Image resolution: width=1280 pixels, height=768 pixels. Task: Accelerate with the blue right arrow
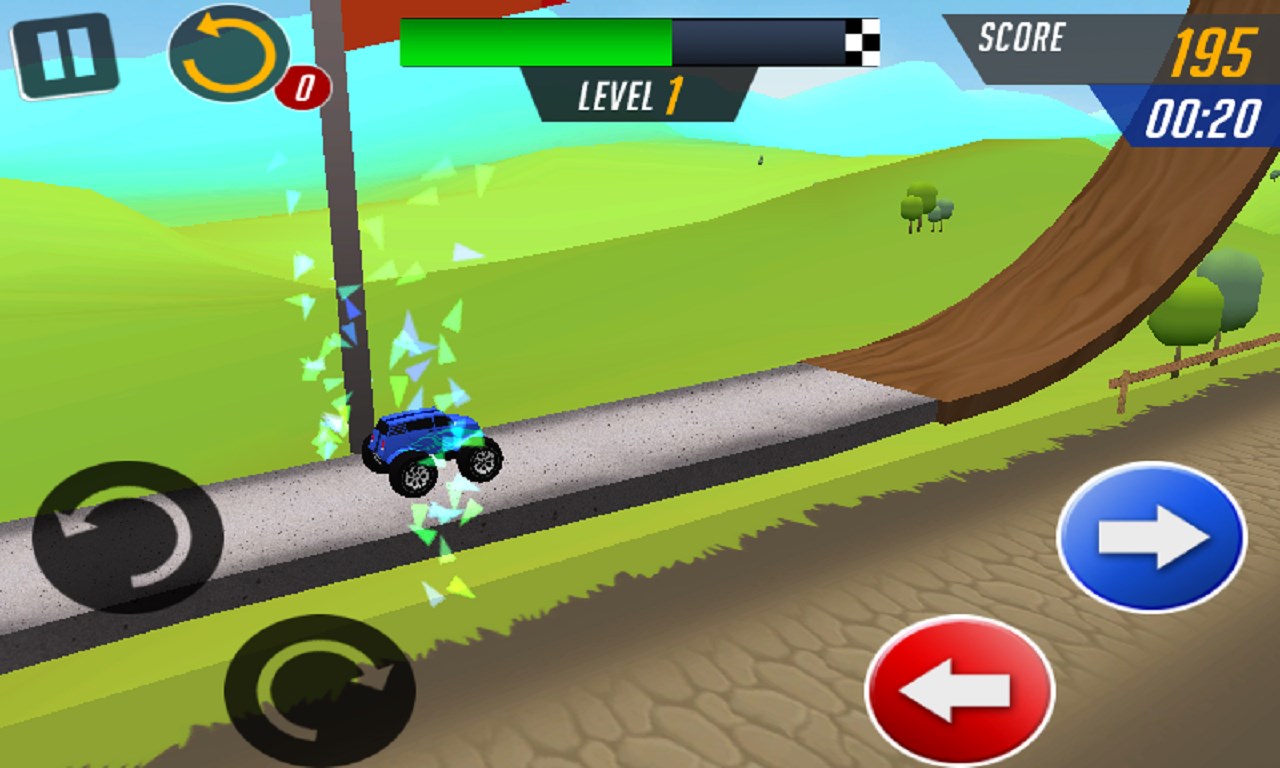[1151, 537]
